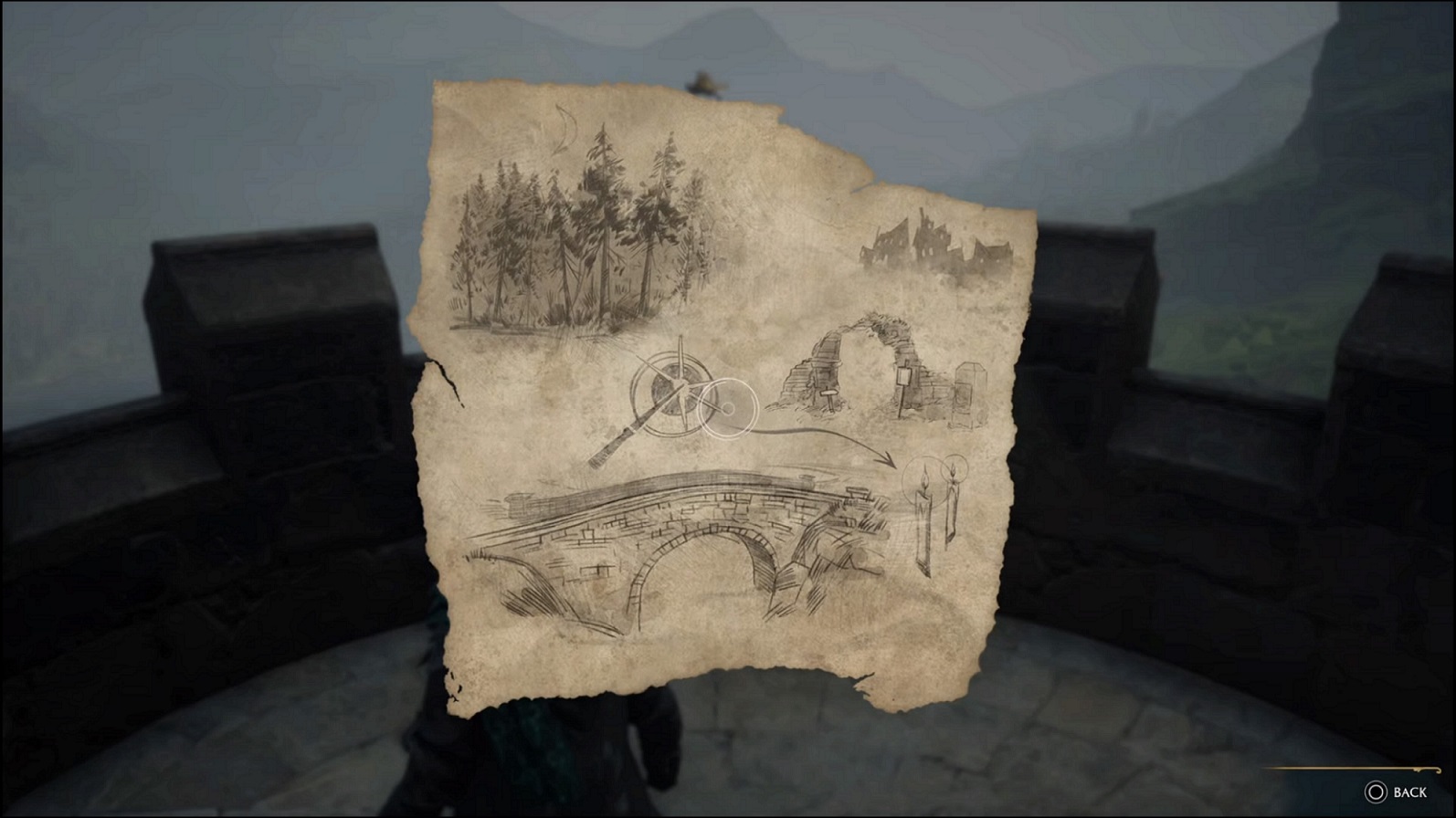Select the crescent moon sketch above the forest

coord(562,128)
